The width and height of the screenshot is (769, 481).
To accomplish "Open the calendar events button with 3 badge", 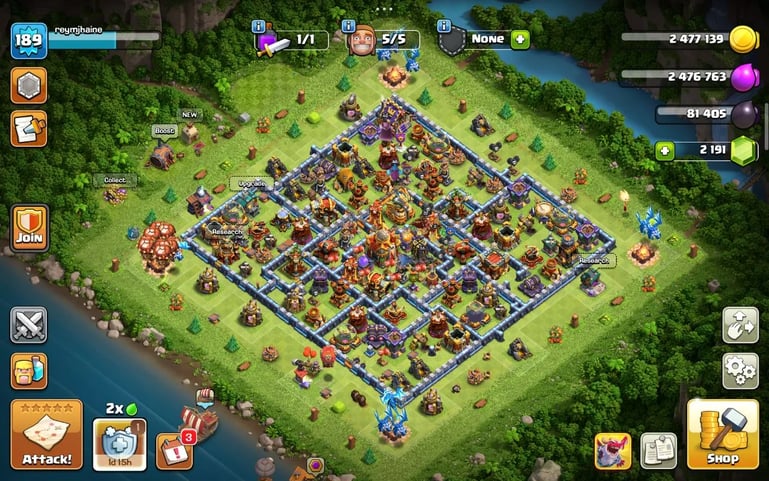I will [174, 450].
